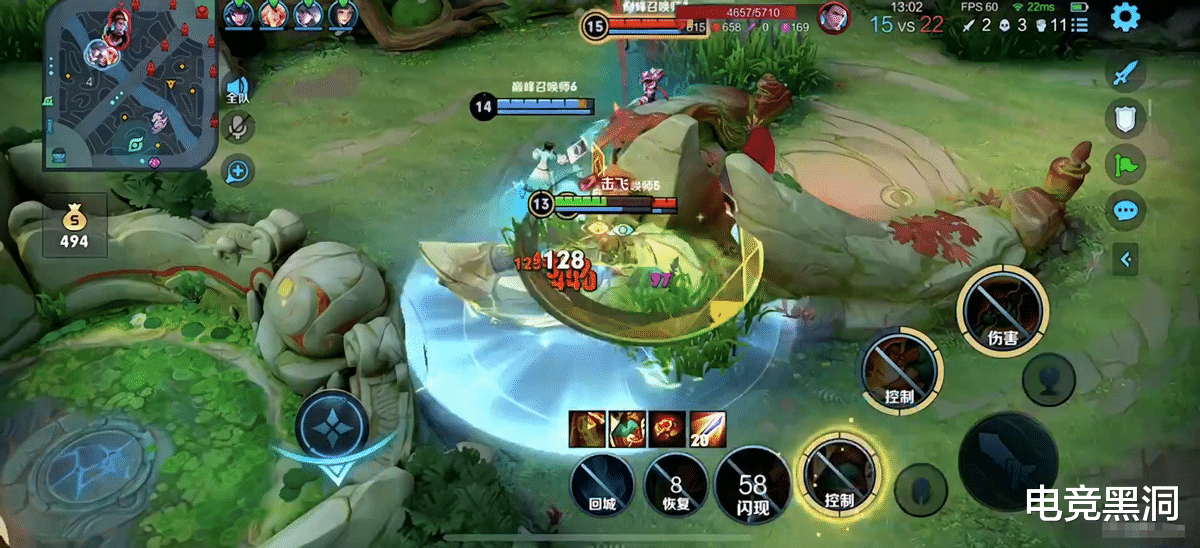Click the speech bubble plus icon below the microphone
Viewport: 1200px width, 548px height.
pos(238,172)
